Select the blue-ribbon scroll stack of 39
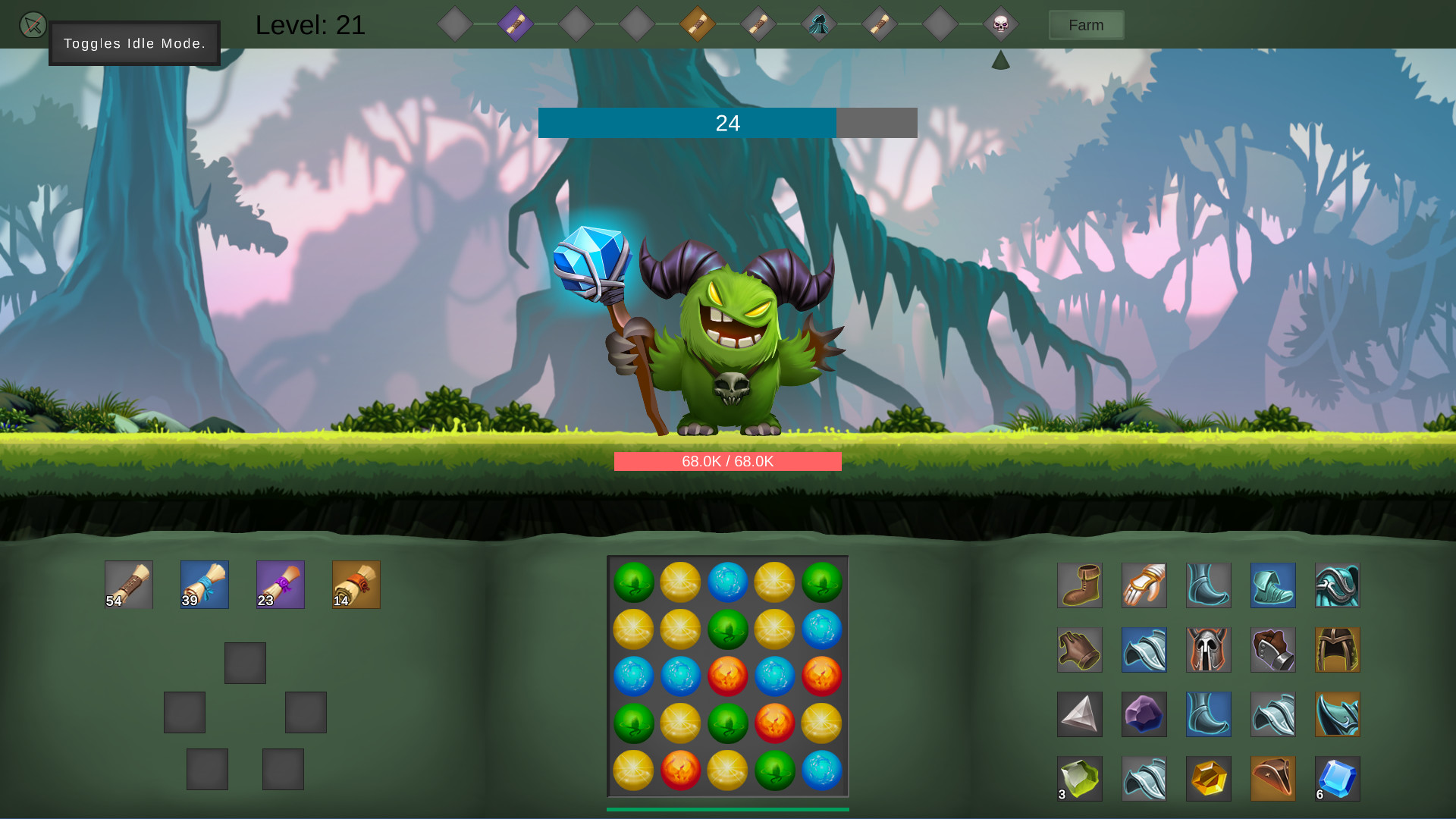1456x819 pixels. coord(204,584)
